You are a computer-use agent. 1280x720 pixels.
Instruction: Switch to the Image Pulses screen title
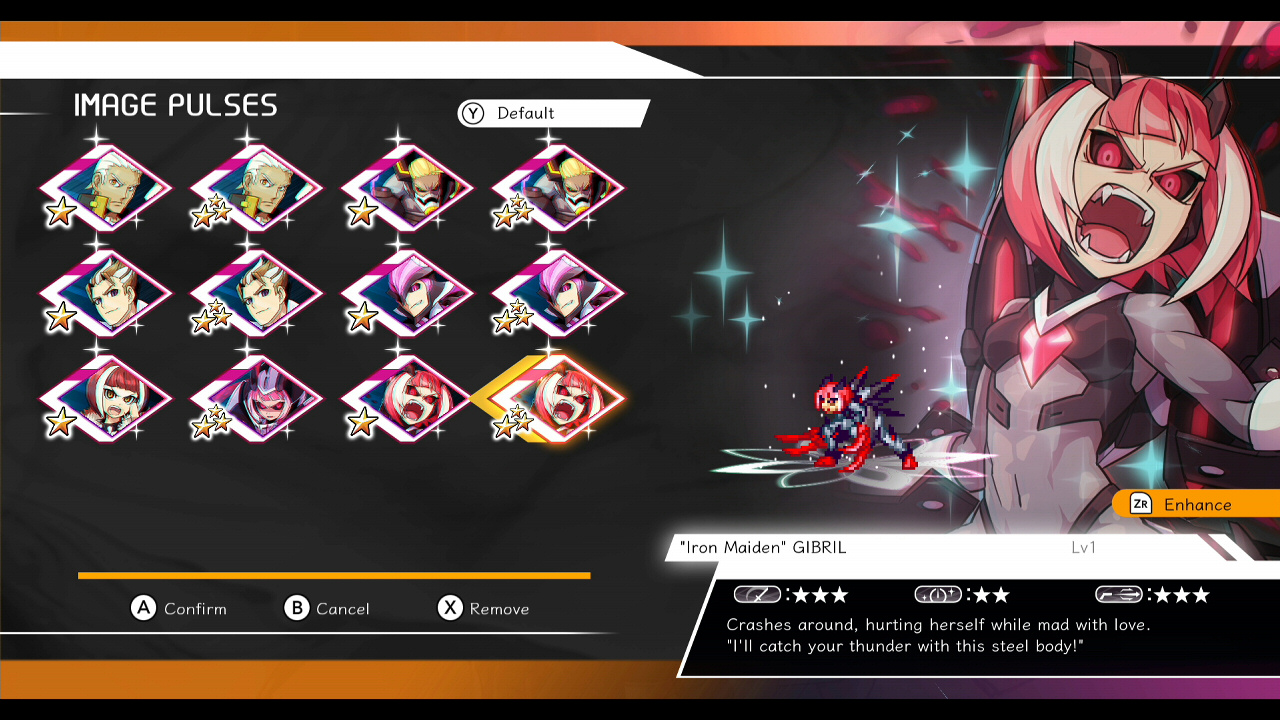tap(174, 104)
